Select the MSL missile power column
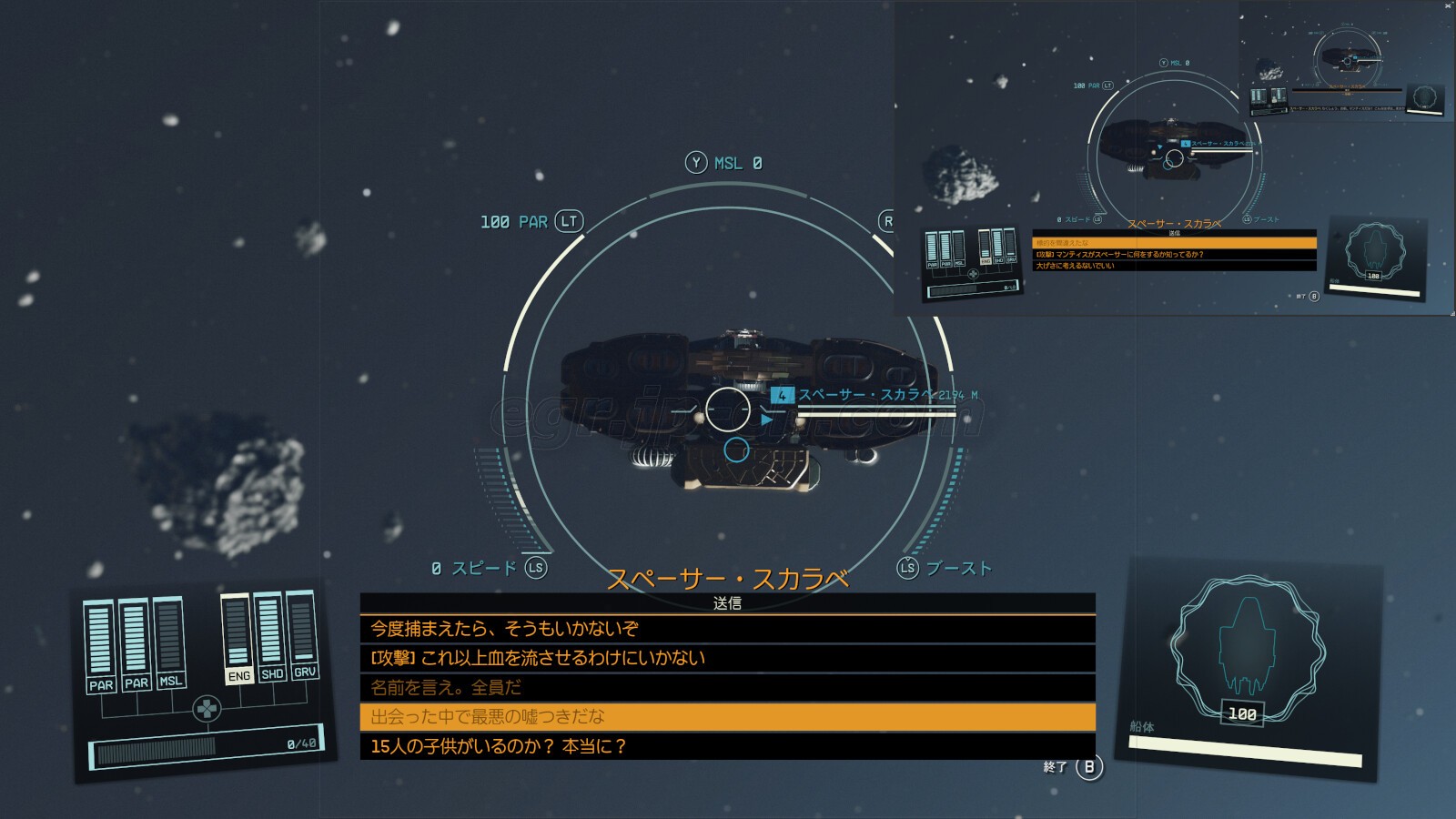Screen dimensions: 1456x819 169,642
